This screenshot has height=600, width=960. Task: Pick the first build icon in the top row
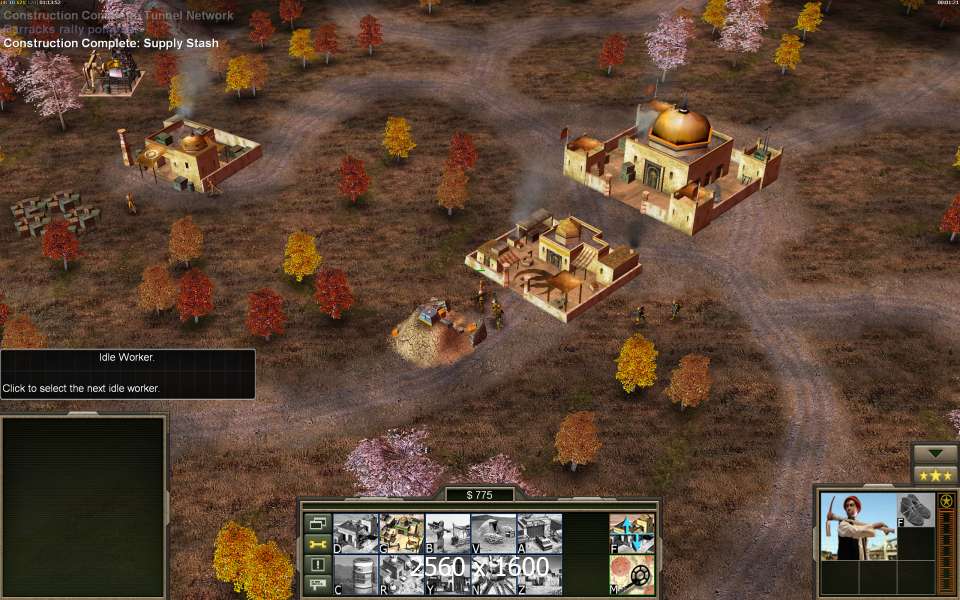355,533
